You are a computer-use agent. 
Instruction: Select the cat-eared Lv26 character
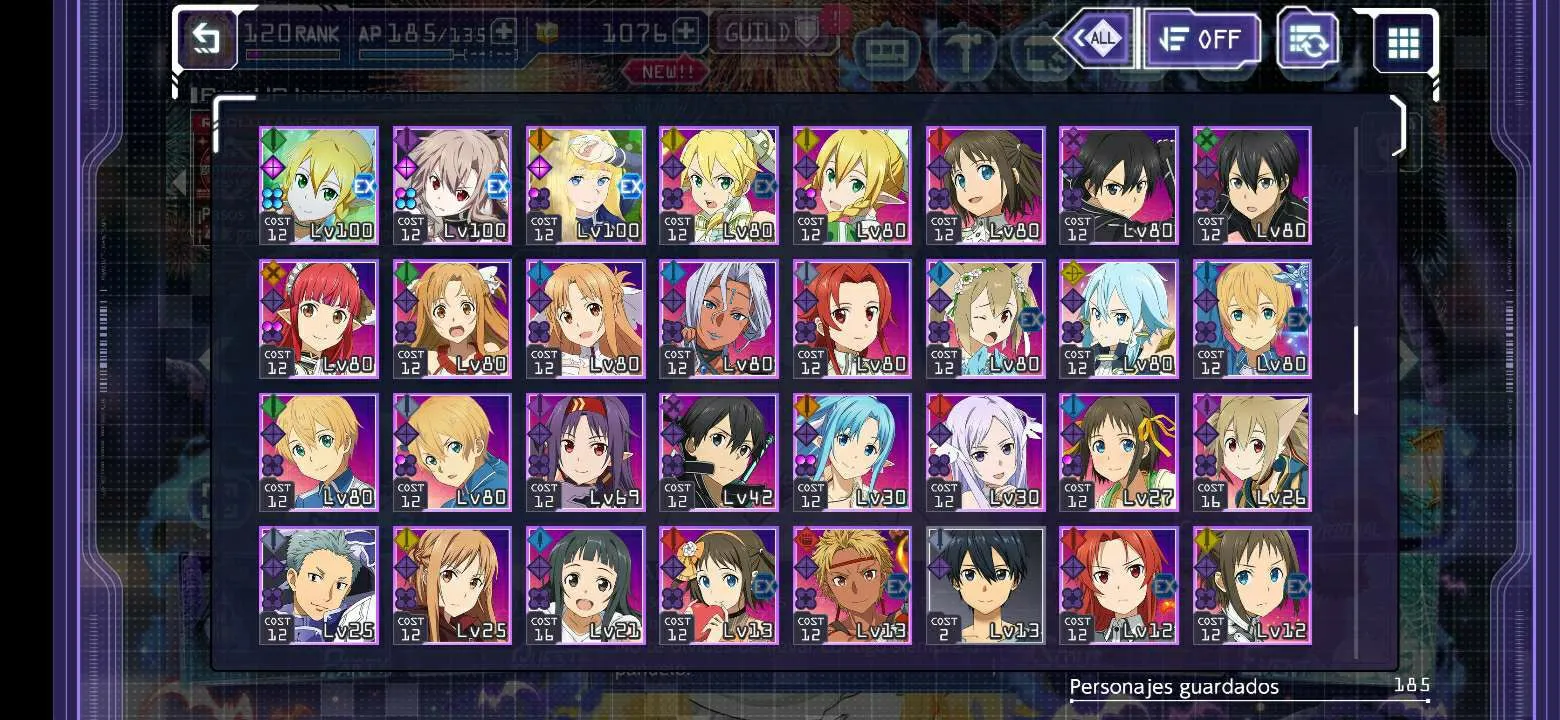(x=1252, y=452)
